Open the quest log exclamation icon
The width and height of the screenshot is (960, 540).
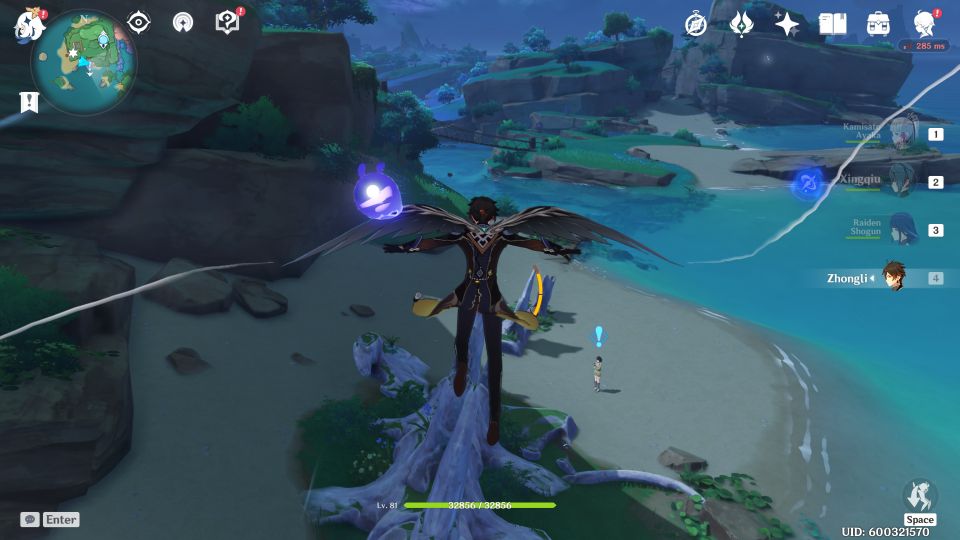(29, 102)
